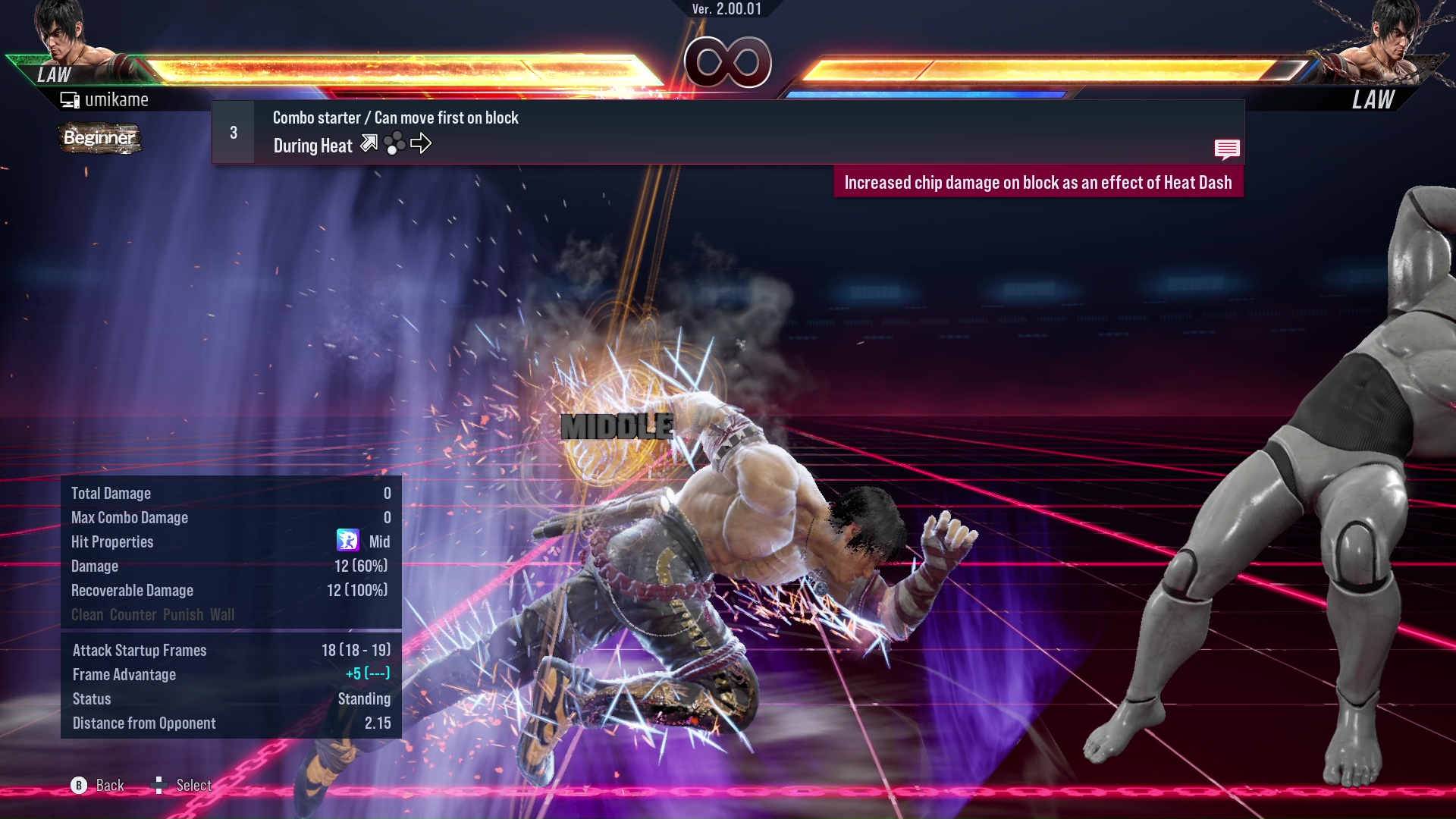This screenshot has width=1456, height=819.
Task: Click the umikame player name
Action: tap(118, 99)
